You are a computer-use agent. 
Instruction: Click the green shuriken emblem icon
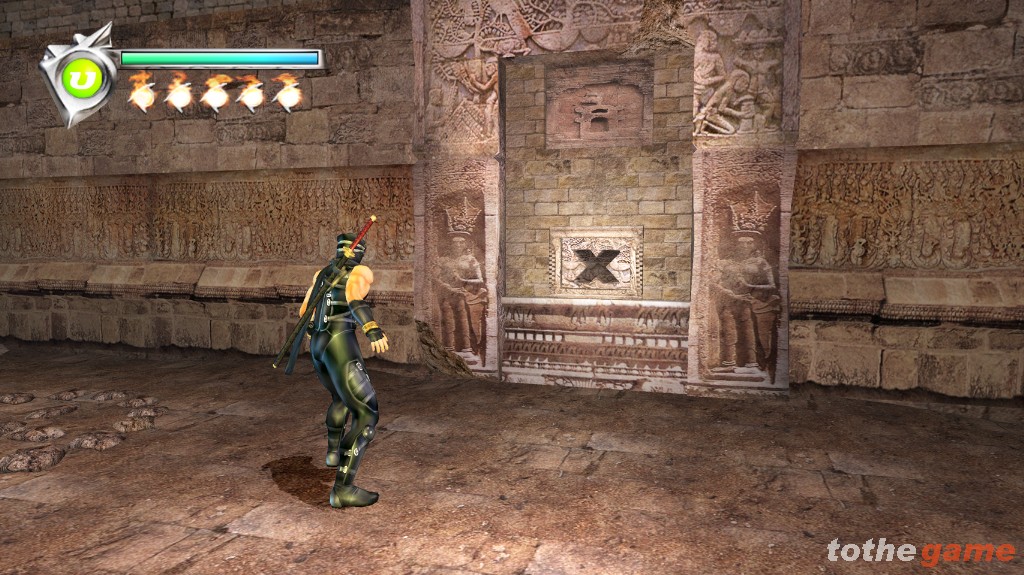pyautogui.click(x=76, y=76)
